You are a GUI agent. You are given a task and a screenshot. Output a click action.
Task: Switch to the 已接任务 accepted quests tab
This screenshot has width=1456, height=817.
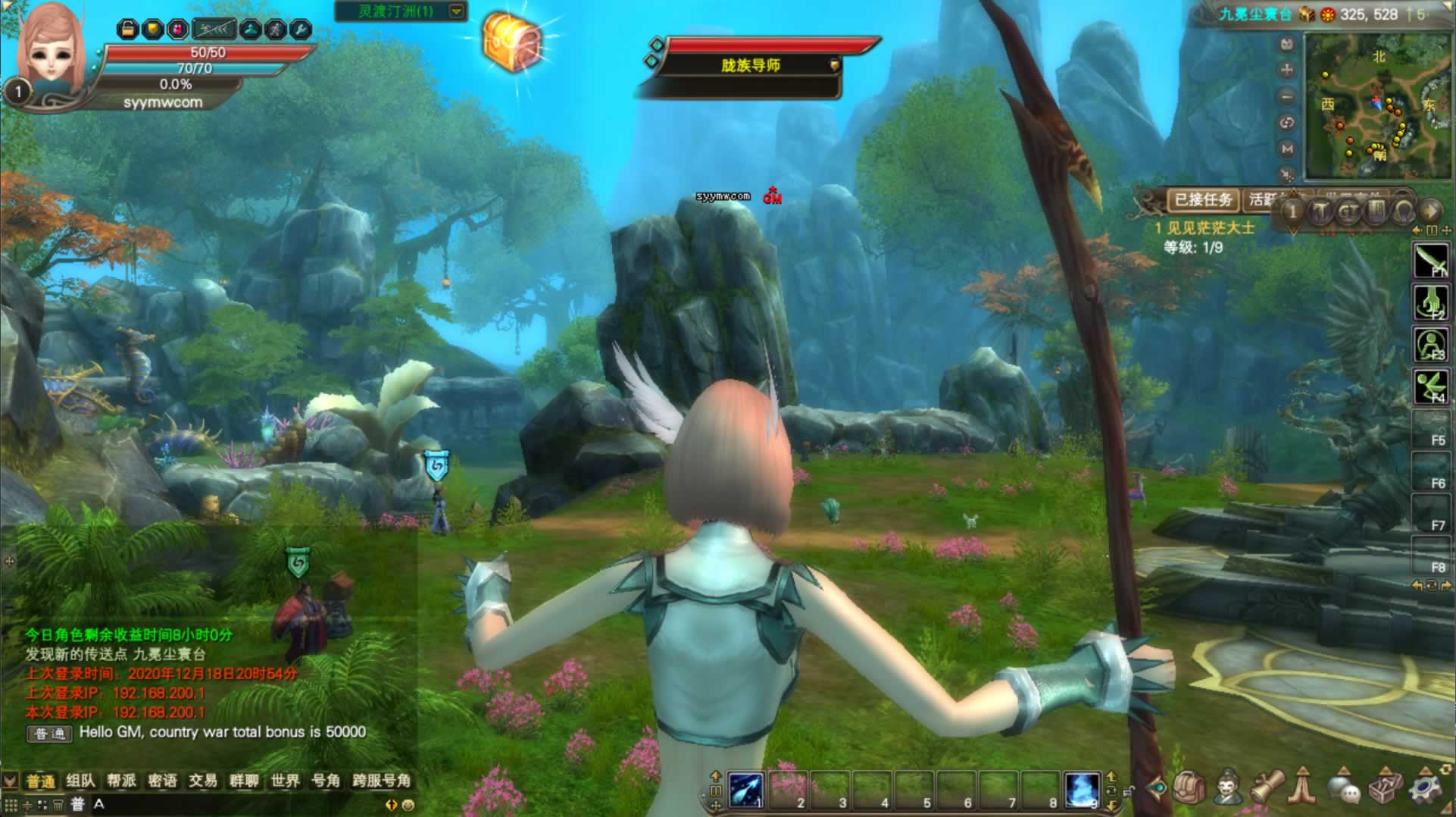click(x=1203, y=200)
